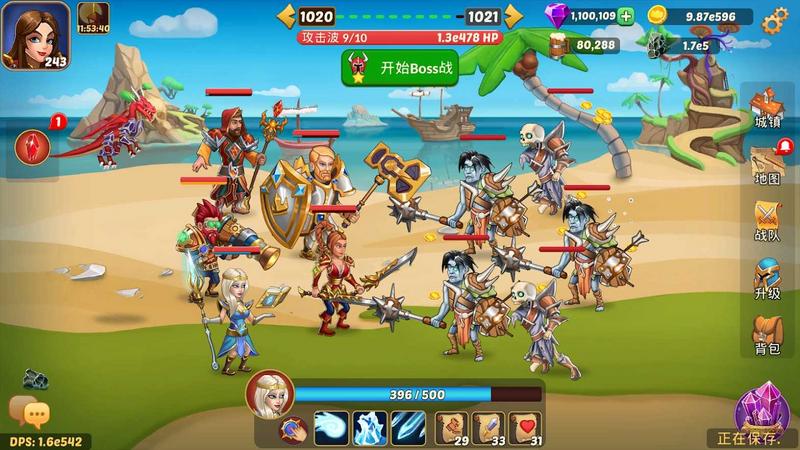Add gems with the green plus button
Image resolution: width=800 pixels, height=450 pixels.
click(626, 16)
